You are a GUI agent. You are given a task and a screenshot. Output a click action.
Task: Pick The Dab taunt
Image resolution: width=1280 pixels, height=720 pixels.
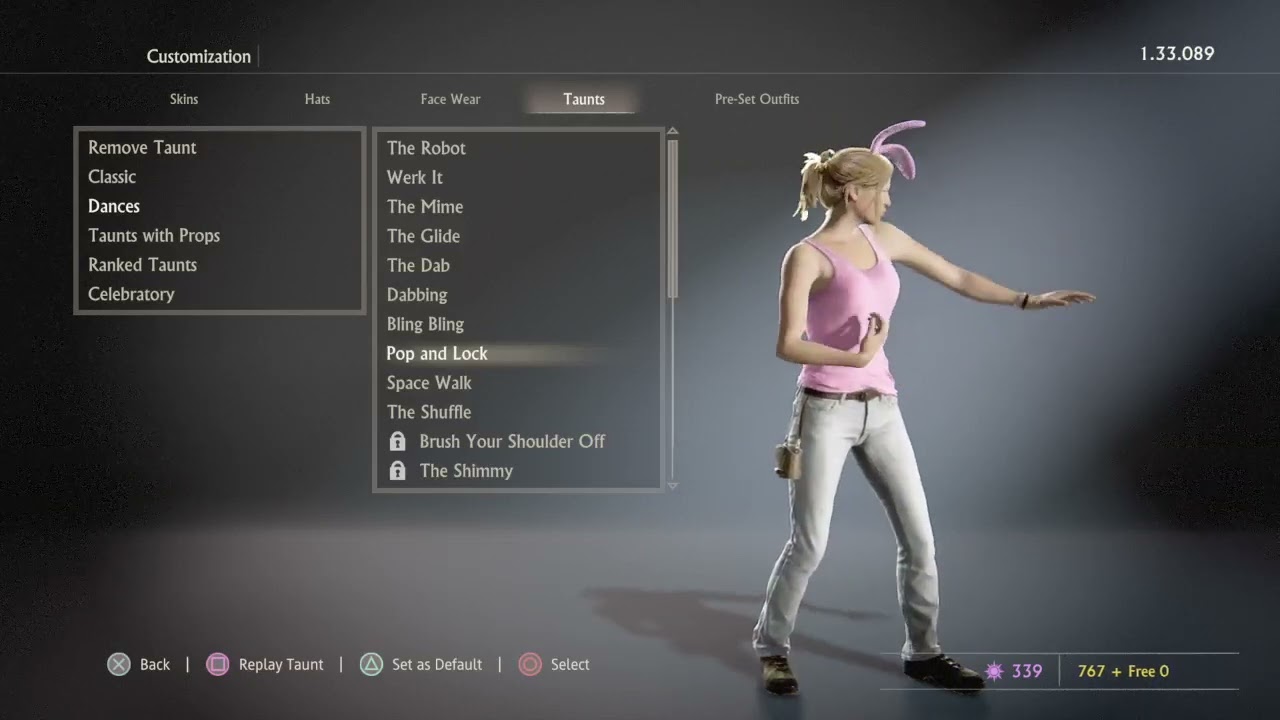point(418,265)
